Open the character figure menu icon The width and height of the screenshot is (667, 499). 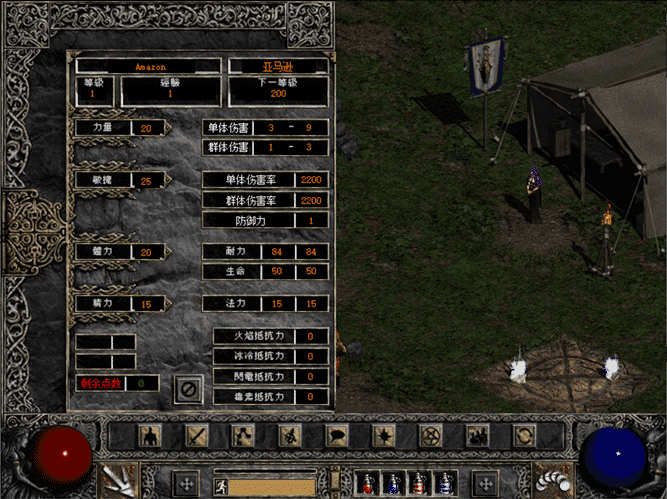(150, 436)
